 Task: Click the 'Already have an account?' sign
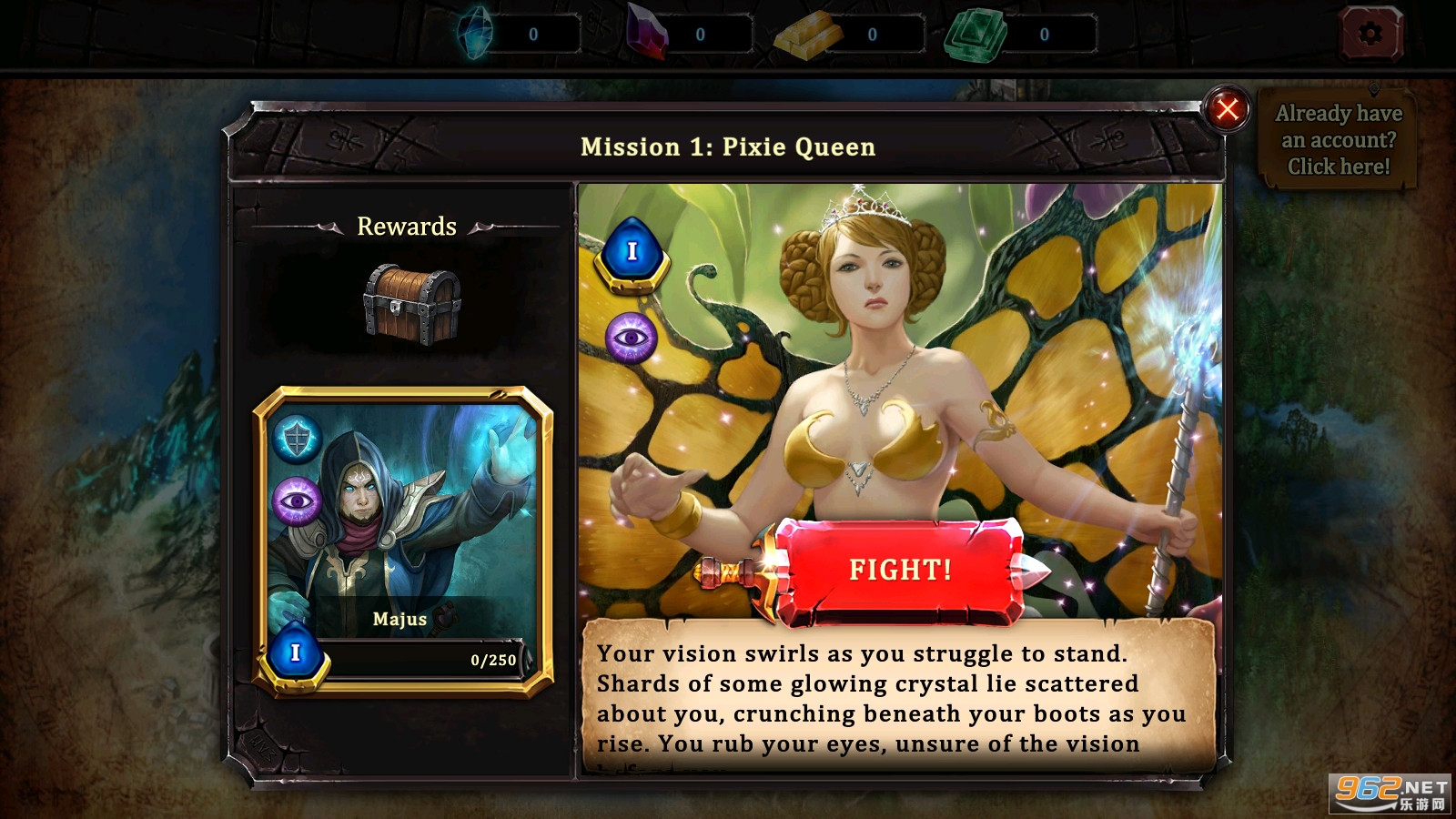(x=1338, y=139)
